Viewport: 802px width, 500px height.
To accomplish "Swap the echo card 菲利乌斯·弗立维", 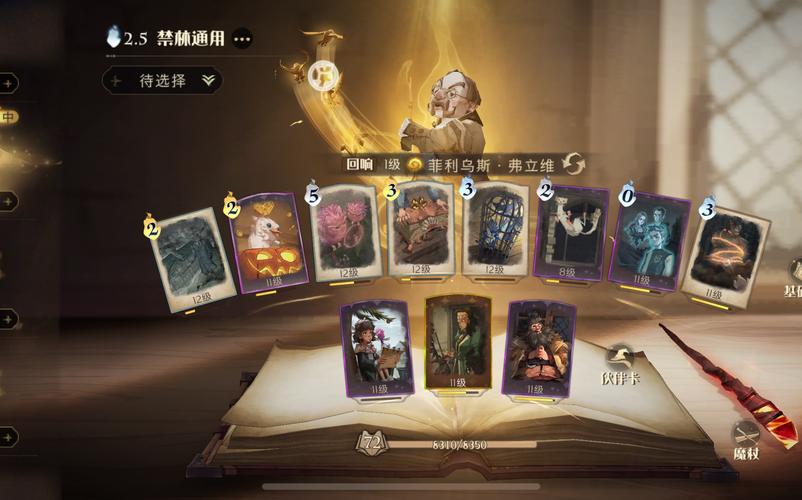I will point(573,165).
